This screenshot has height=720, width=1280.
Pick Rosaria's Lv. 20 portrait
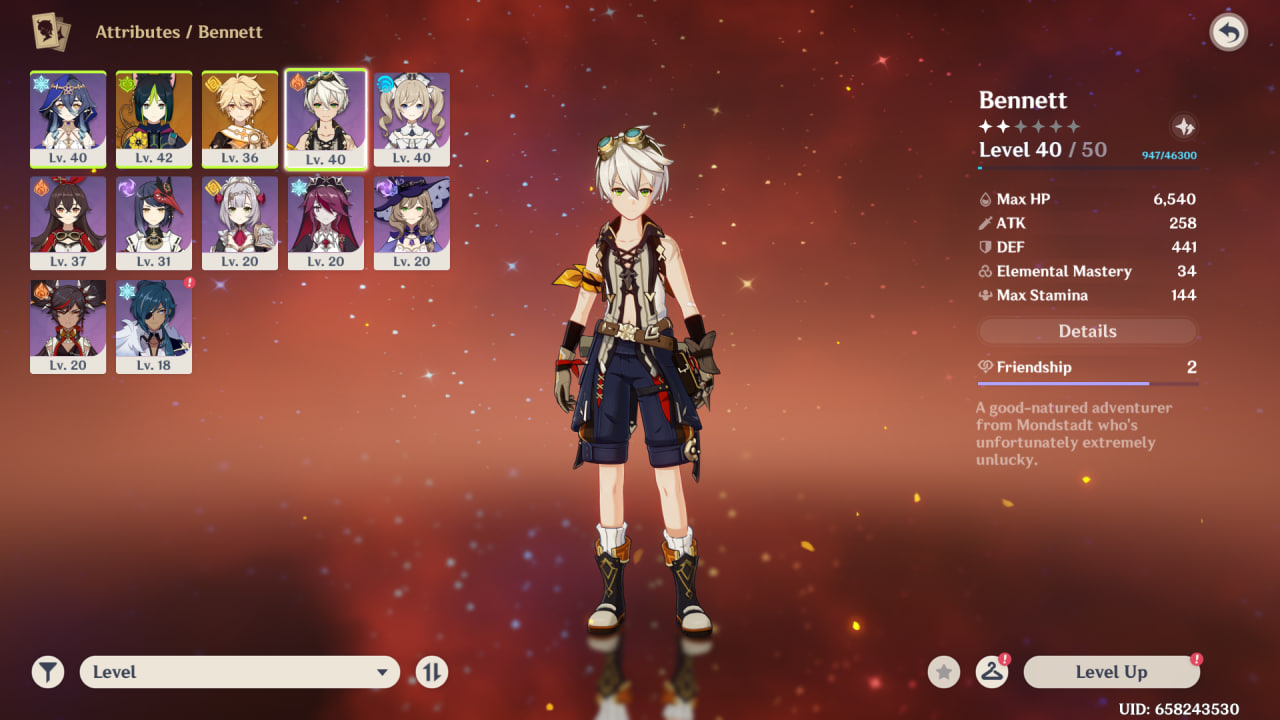pos(326,222)
